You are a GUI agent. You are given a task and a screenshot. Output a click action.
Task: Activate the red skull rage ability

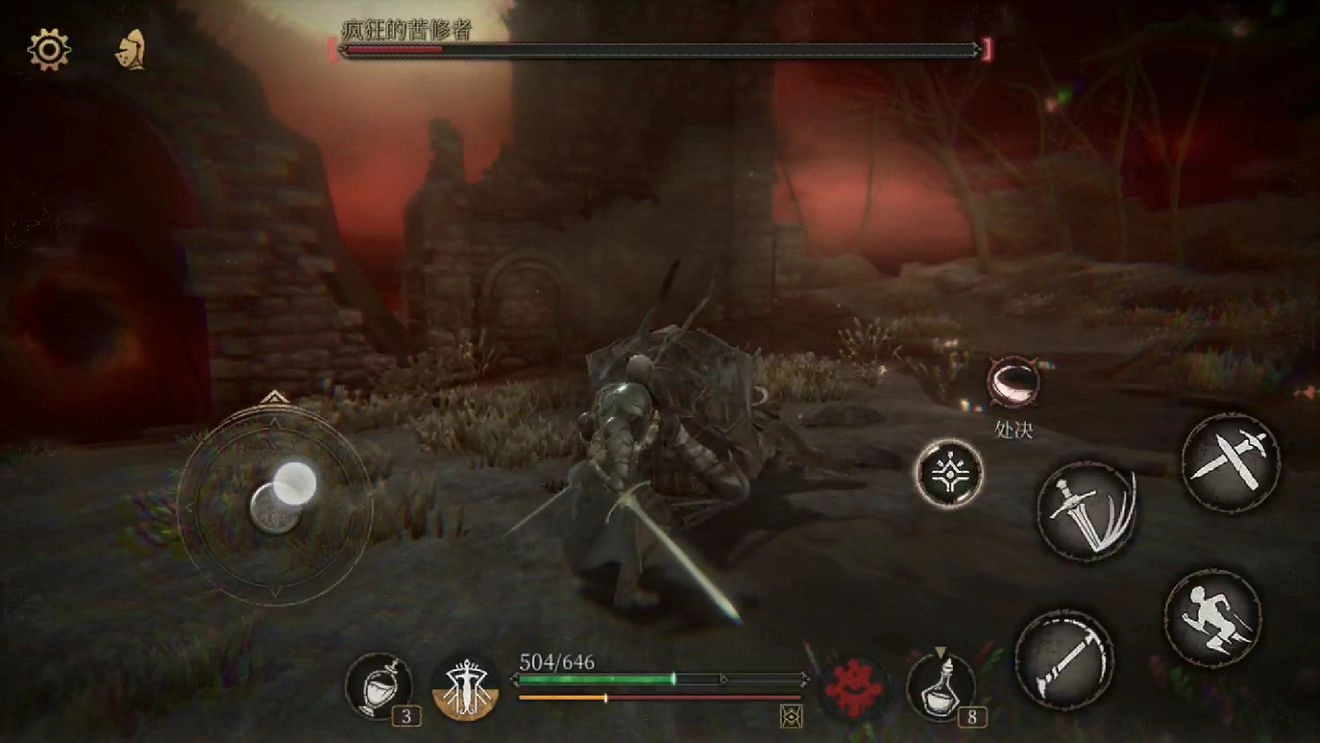tap(855, 688)
